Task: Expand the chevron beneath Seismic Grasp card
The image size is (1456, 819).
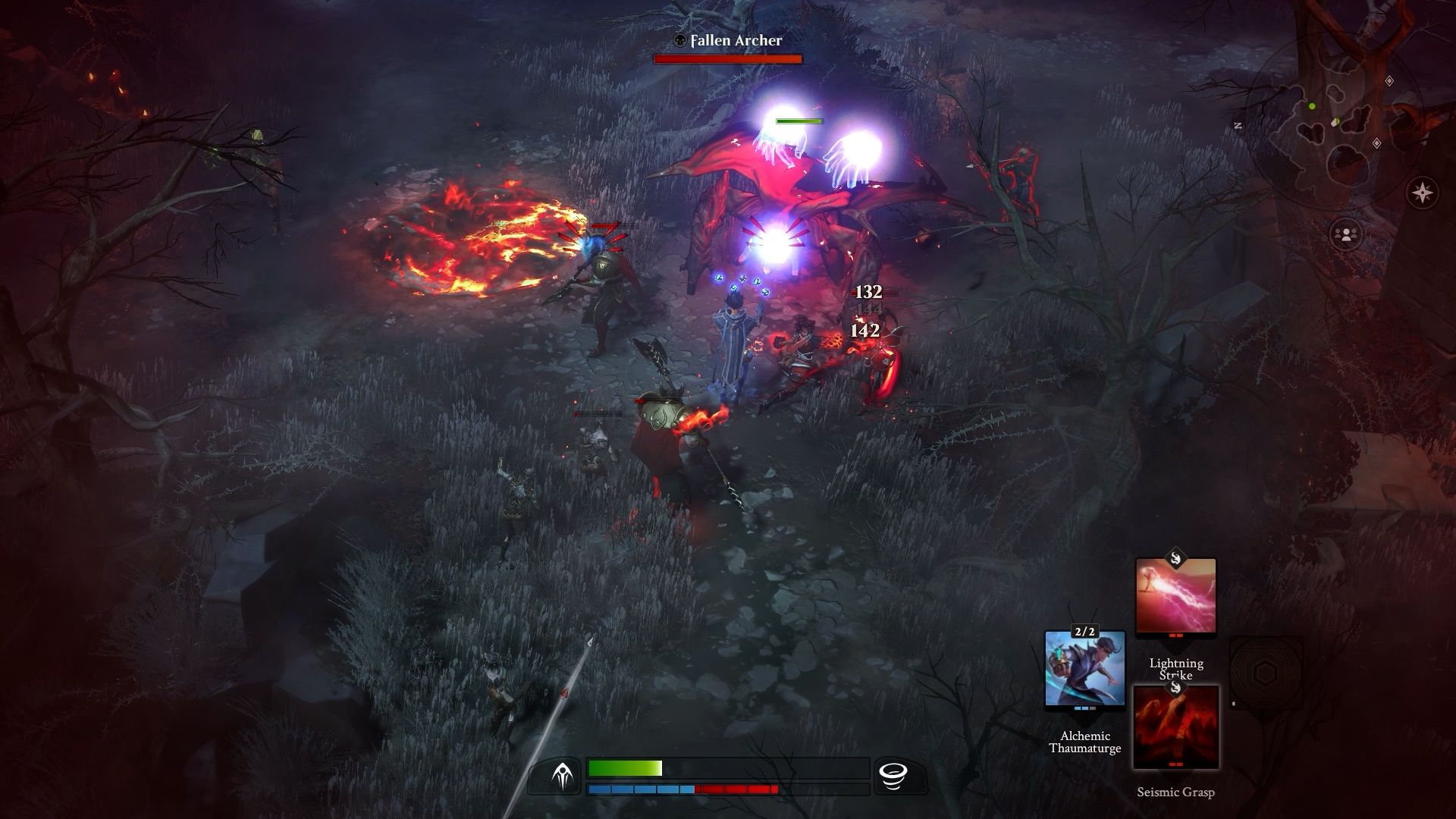Action: click(x=1176, y=773)
